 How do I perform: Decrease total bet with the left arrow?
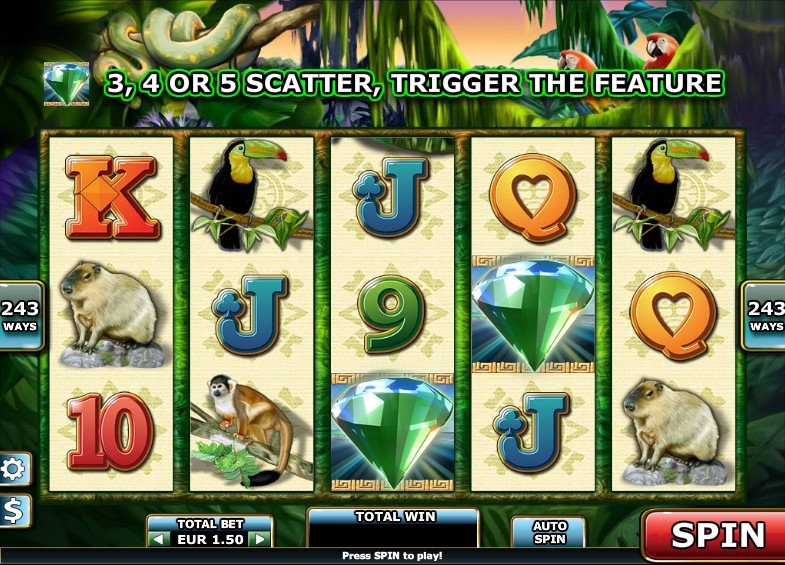click(x=160, y=539)
